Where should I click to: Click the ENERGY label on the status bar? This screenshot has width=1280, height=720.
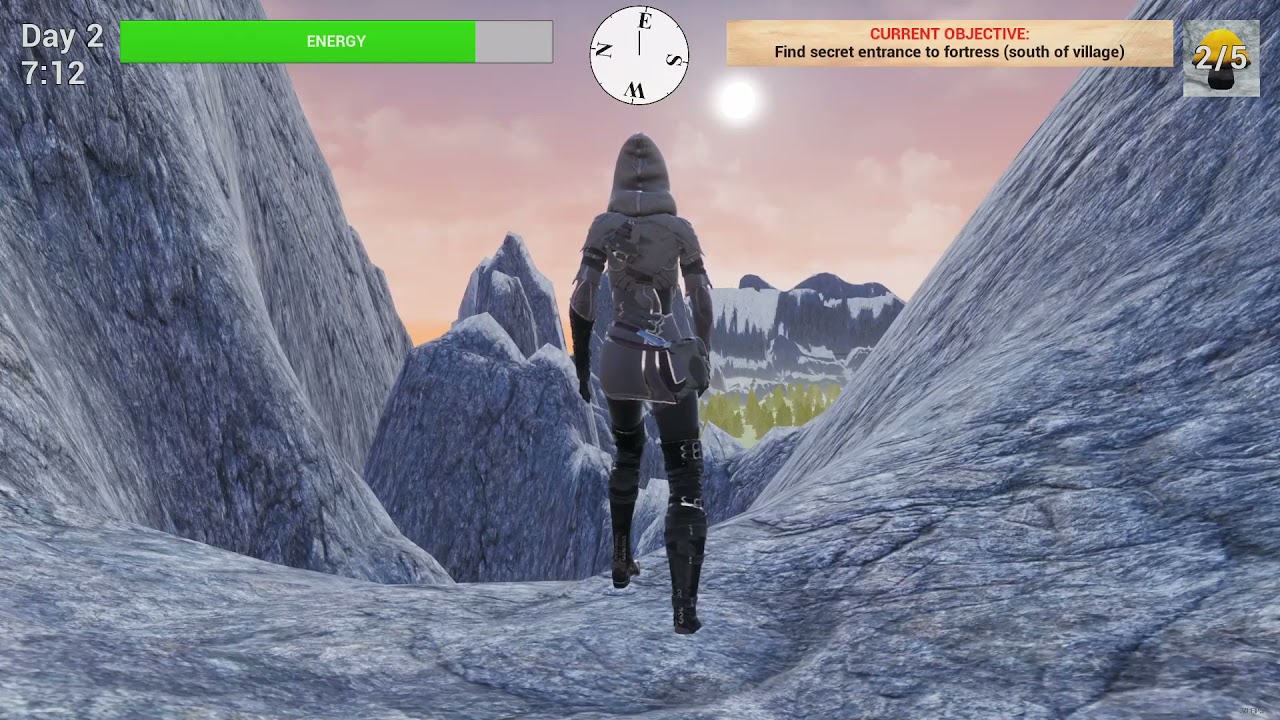coord(335,41)
